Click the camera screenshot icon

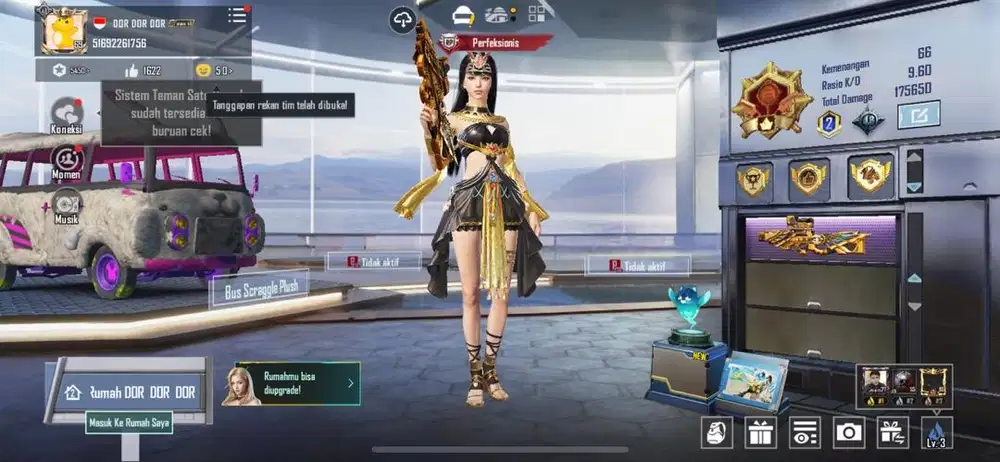[x=849, y=431]
